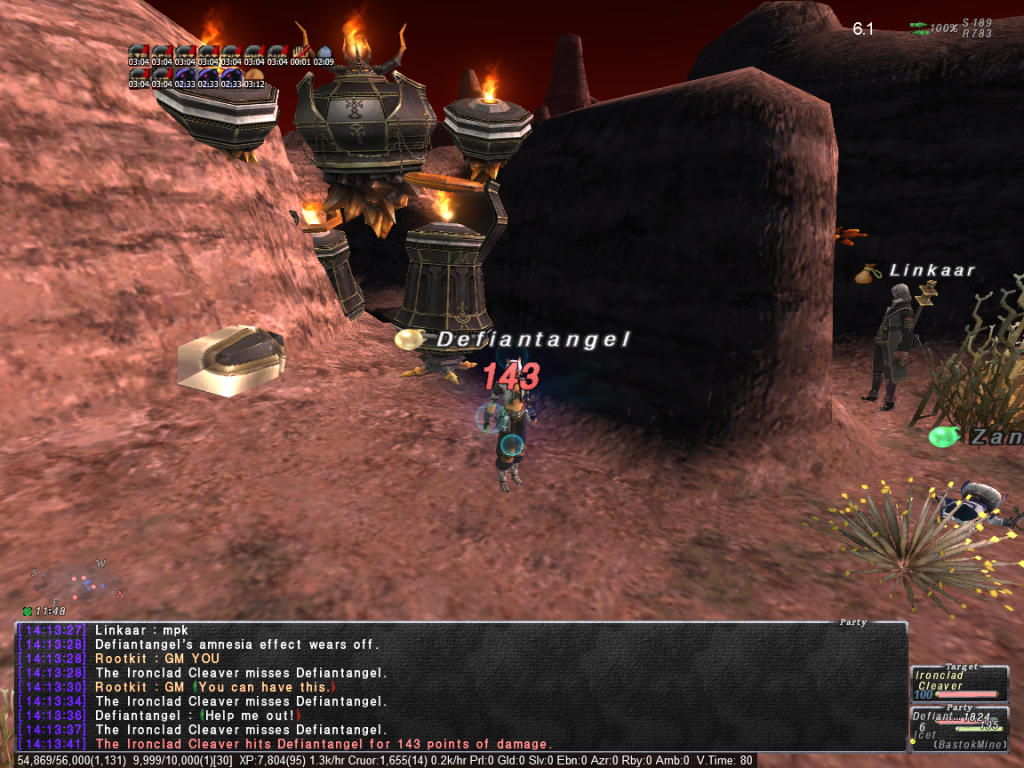Click the crossed-out hand status icon
Image resolution: width=1024 pixels, height=768 pixels.
(301, 51)
